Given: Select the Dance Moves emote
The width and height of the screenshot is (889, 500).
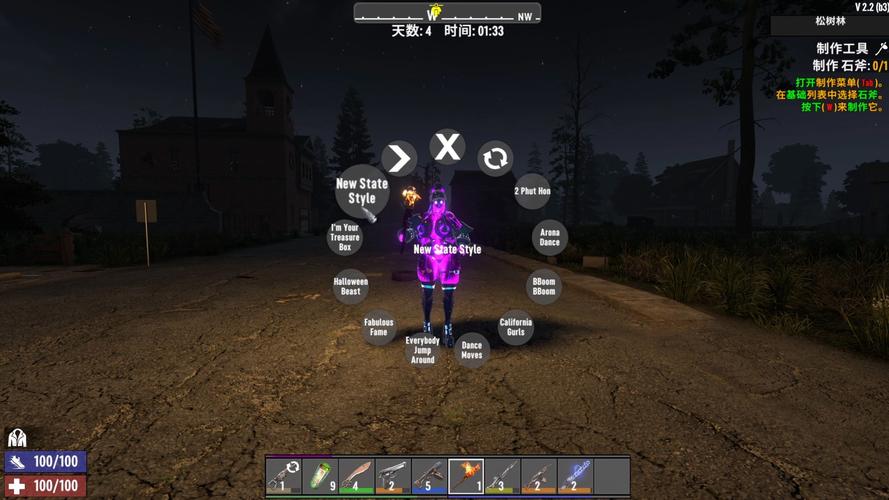Looking at the screenshot, I should 471,350.
